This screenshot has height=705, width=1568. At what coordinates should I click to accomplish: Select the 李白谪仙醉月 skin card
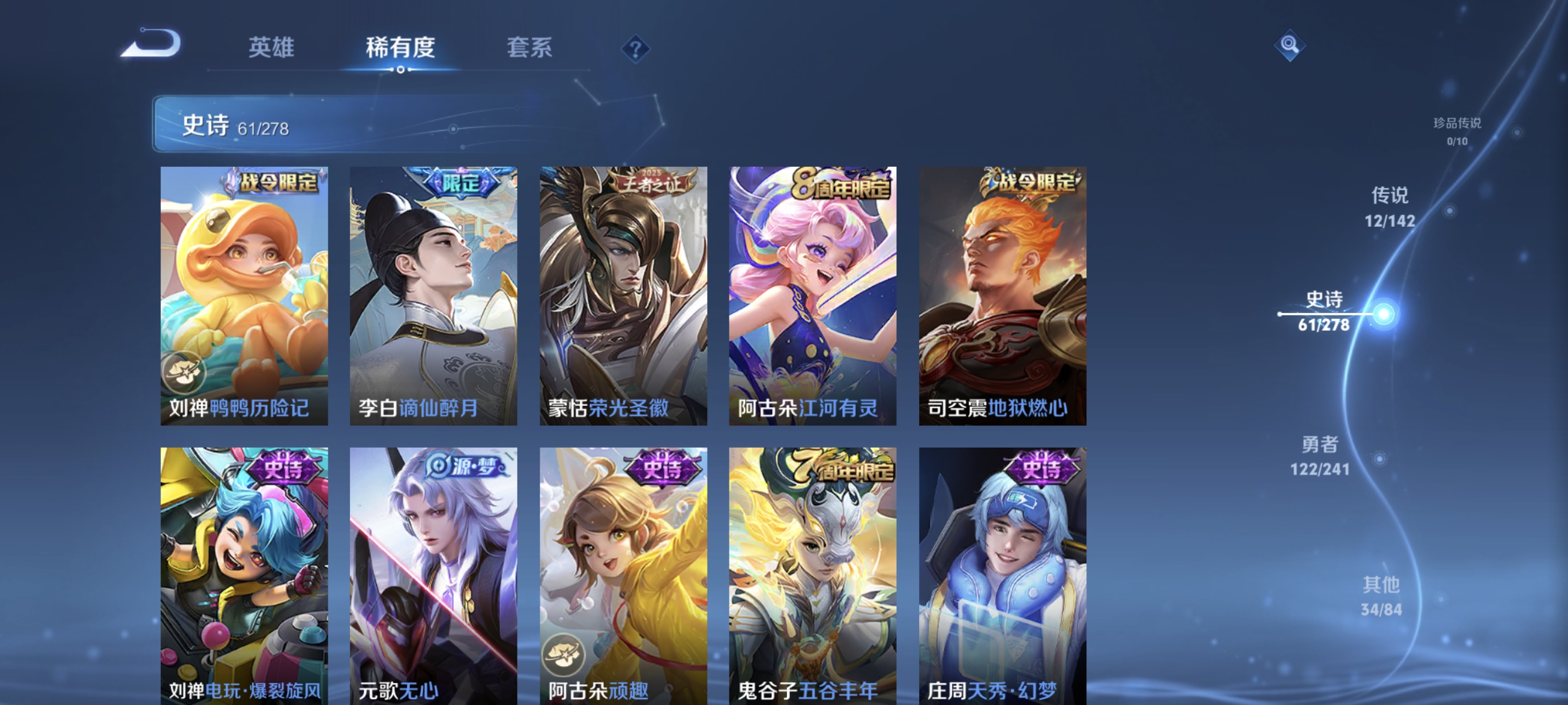433,298
